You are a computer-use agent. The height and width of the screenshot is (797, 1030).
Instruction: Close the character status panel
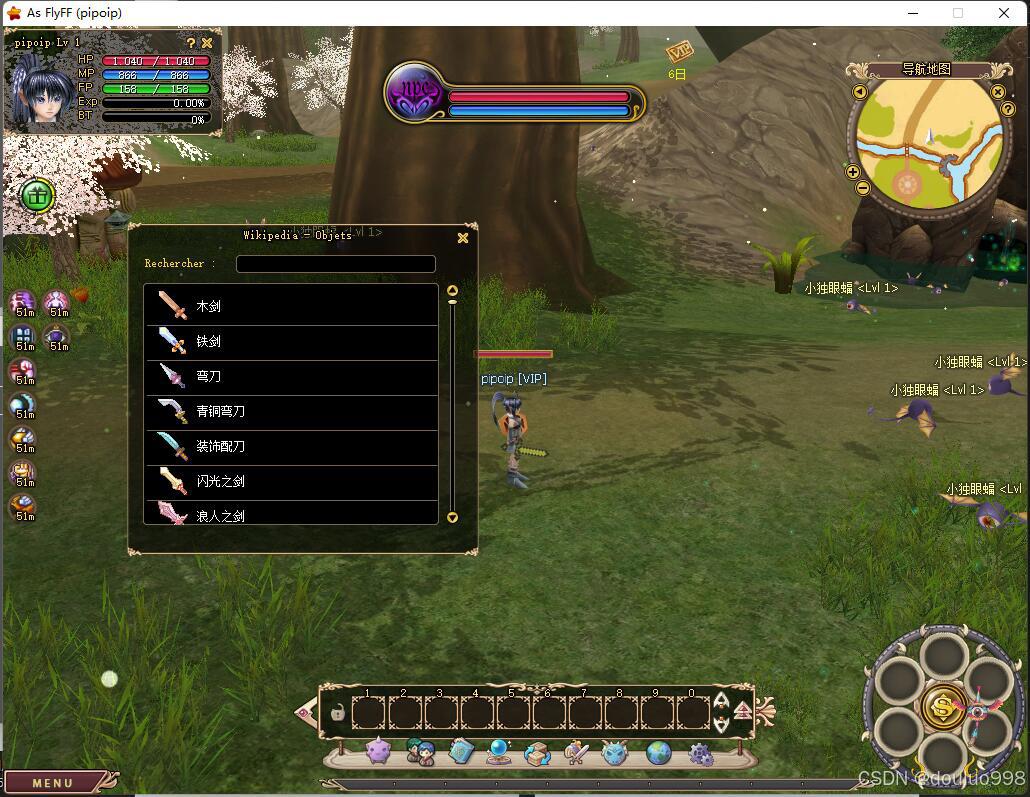coord(207,43)
